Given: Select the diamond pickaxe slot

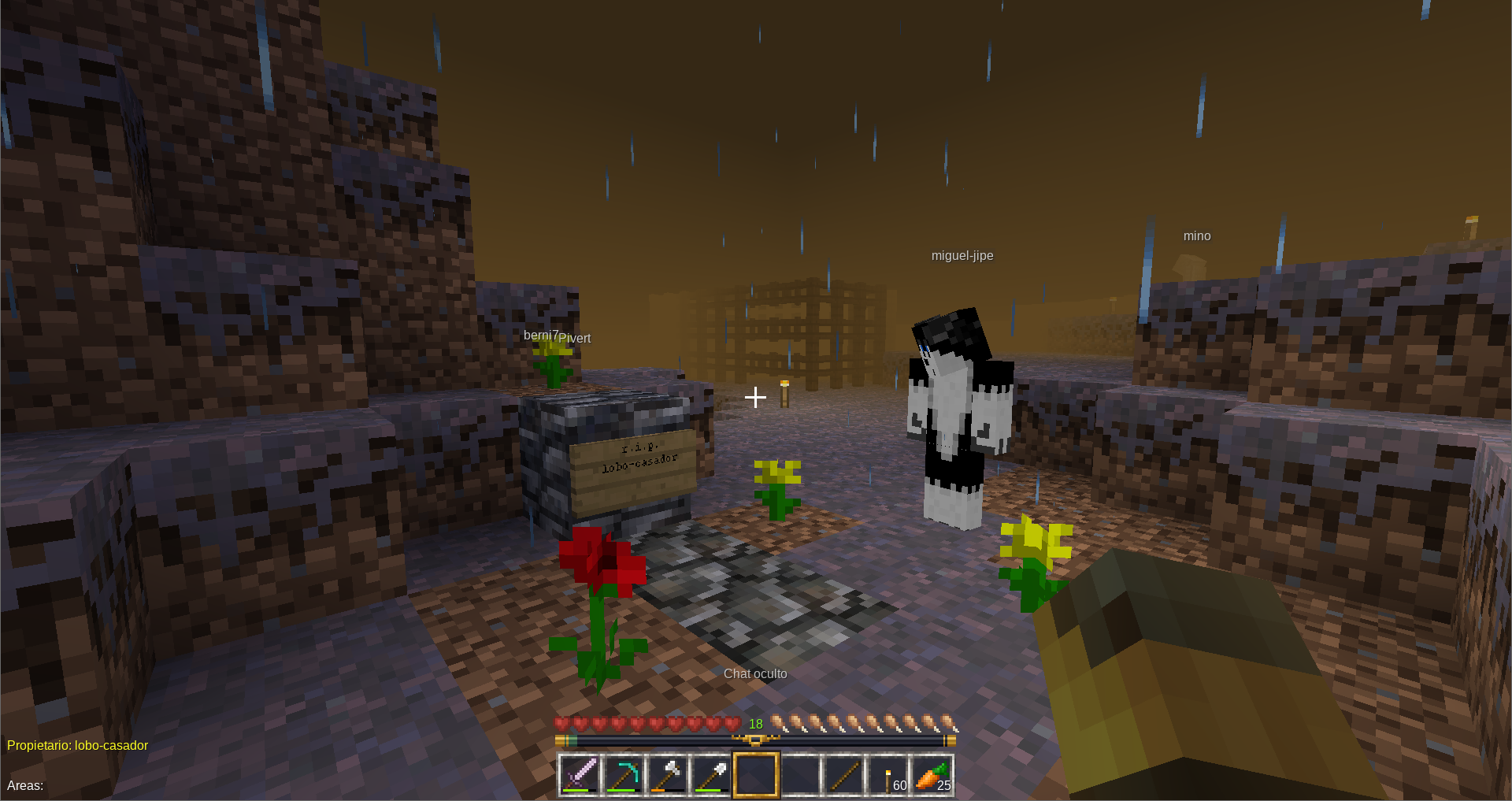Looking at the screenshot, I should coord(624,774).
